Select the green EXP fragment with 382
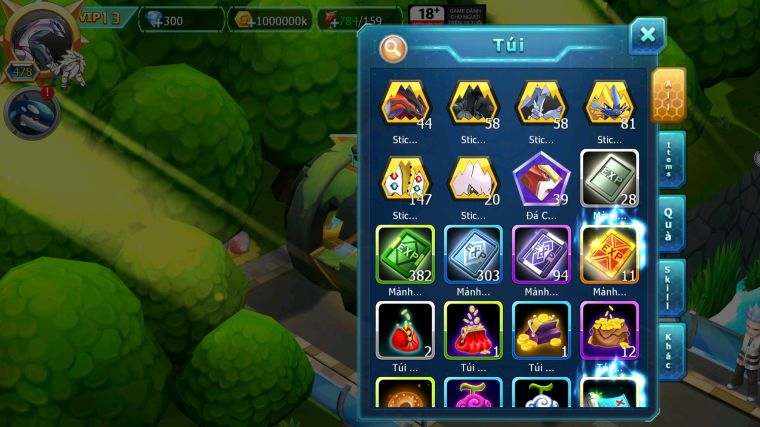Screen dimensions: 760x427 [x=405, y=254]
